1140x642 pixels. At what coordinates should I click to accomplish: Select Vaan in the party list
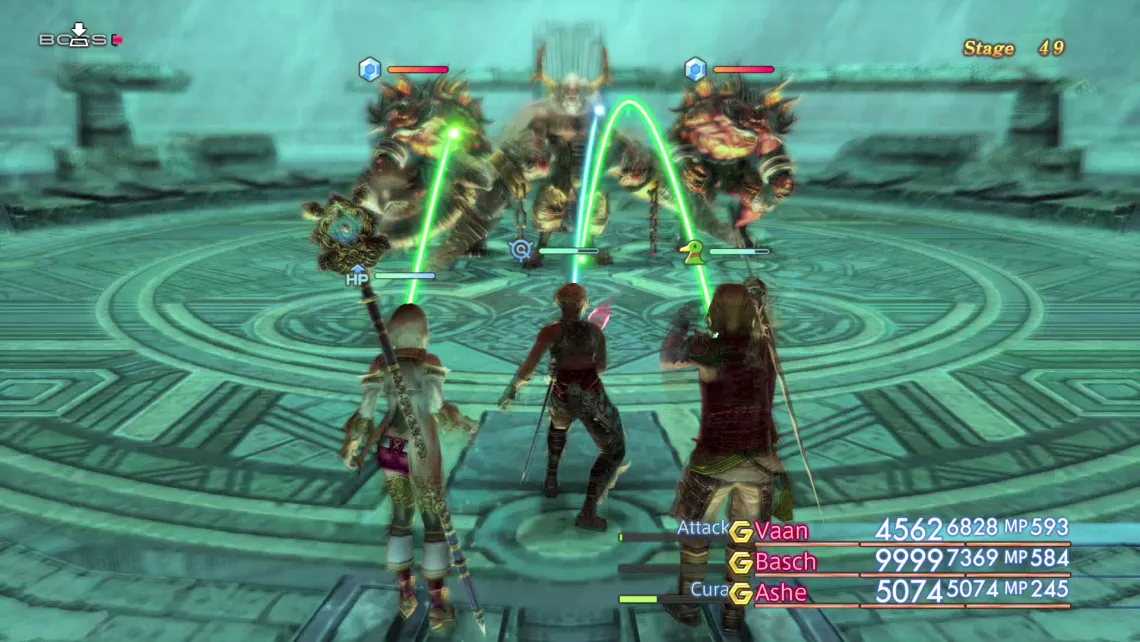pyautogui.click(x=782, y=530)
